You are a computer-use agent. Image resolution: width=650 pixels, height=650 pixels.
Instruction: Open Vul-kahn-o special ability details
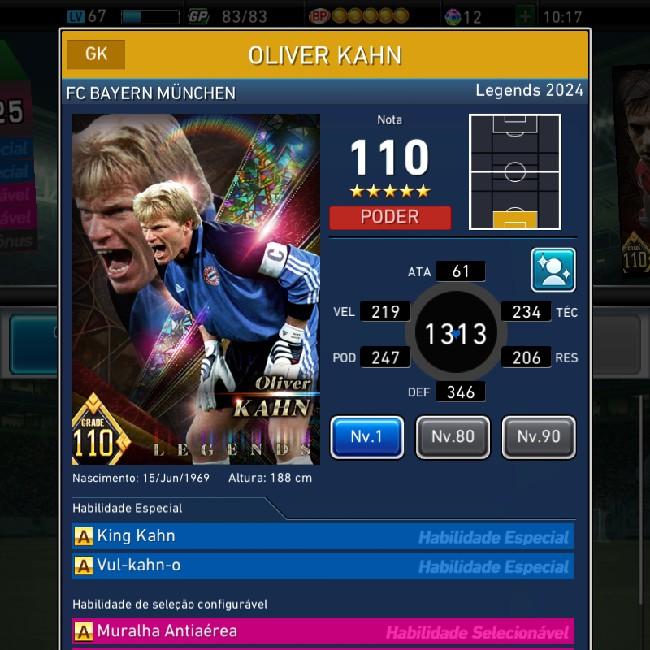pos(323,566)
